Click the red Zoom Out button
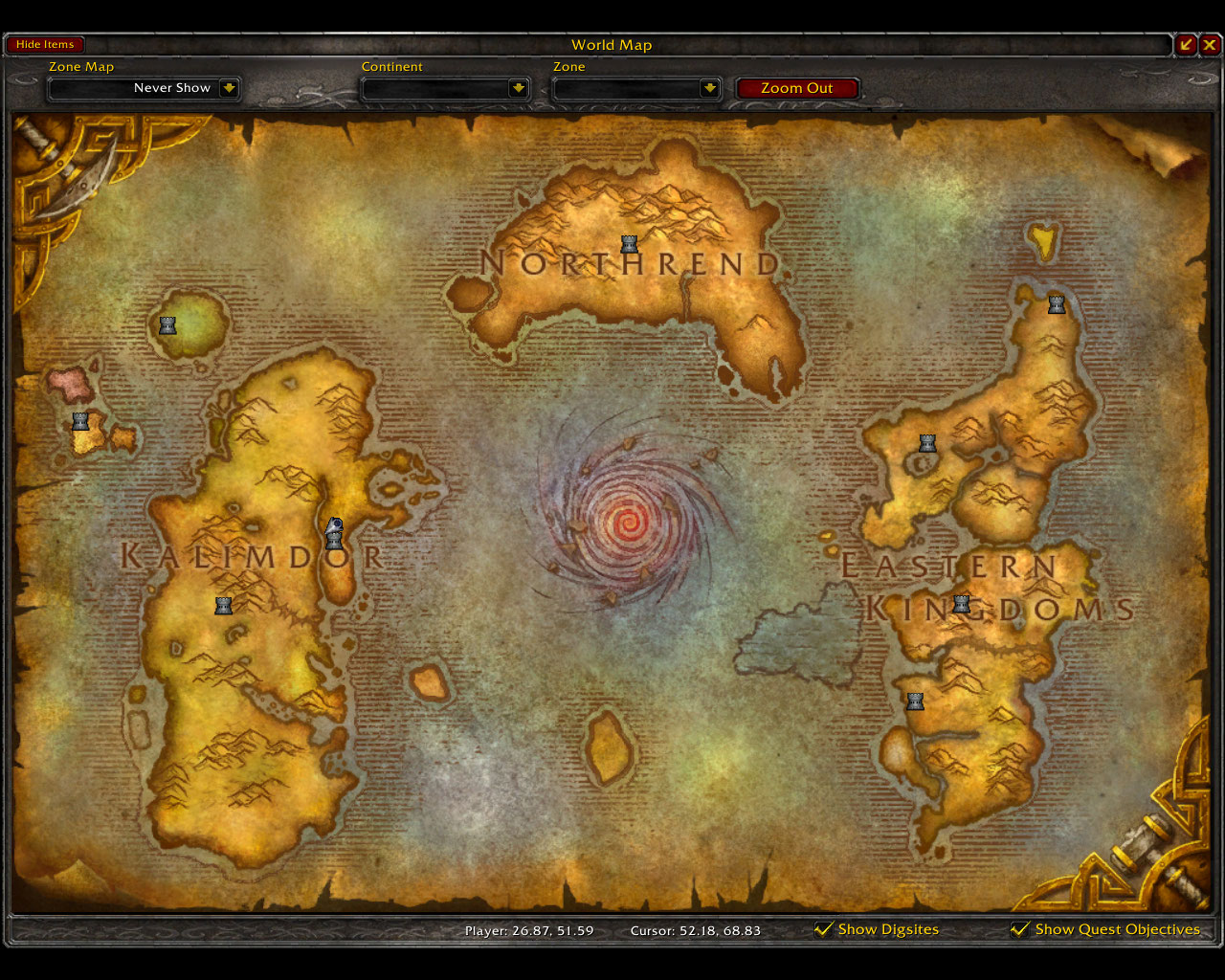This screenshot has width=1225, height=980. 796,88
